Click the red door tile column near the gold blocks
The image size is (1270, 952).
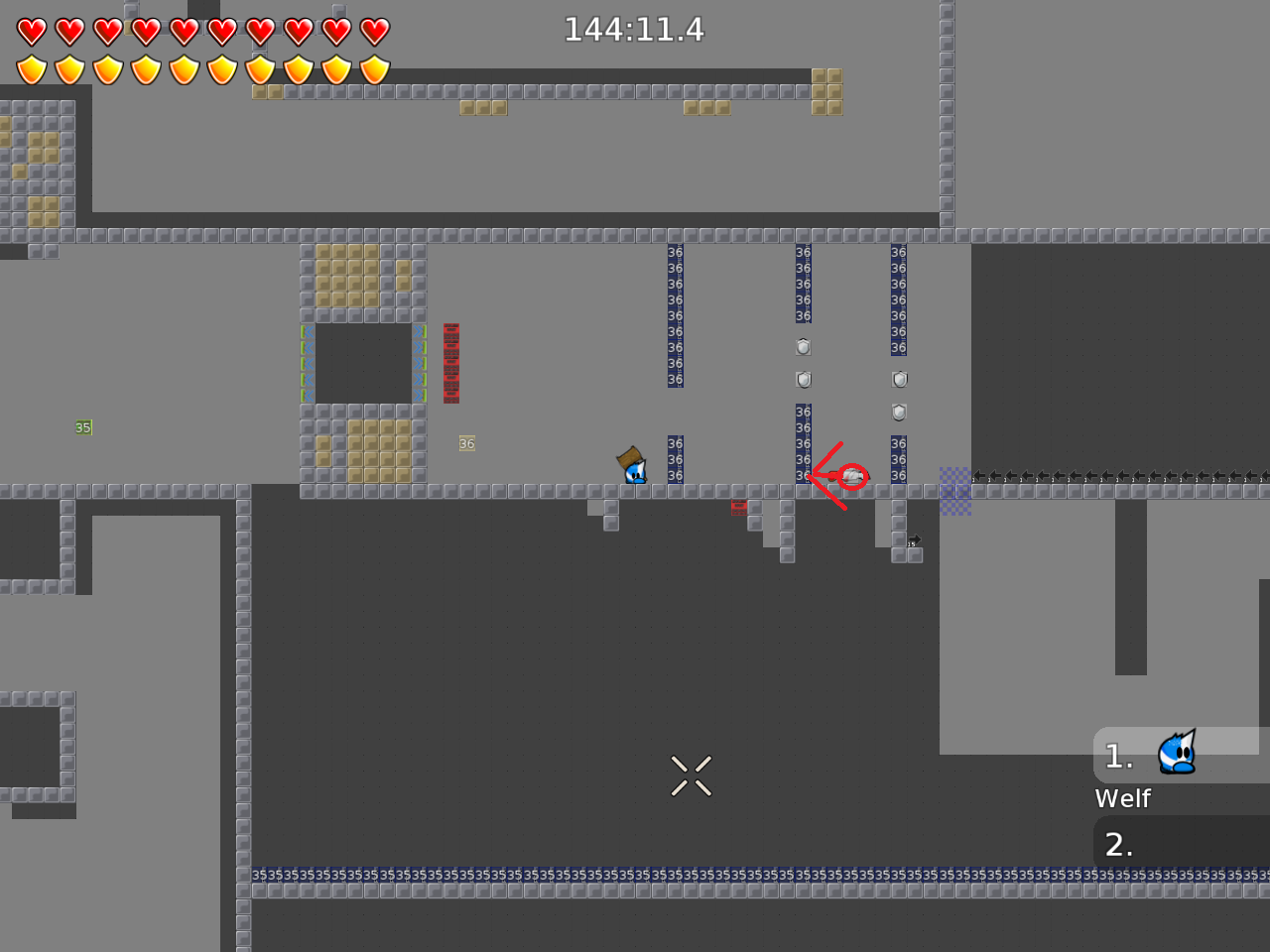click(x=451, y=362)
